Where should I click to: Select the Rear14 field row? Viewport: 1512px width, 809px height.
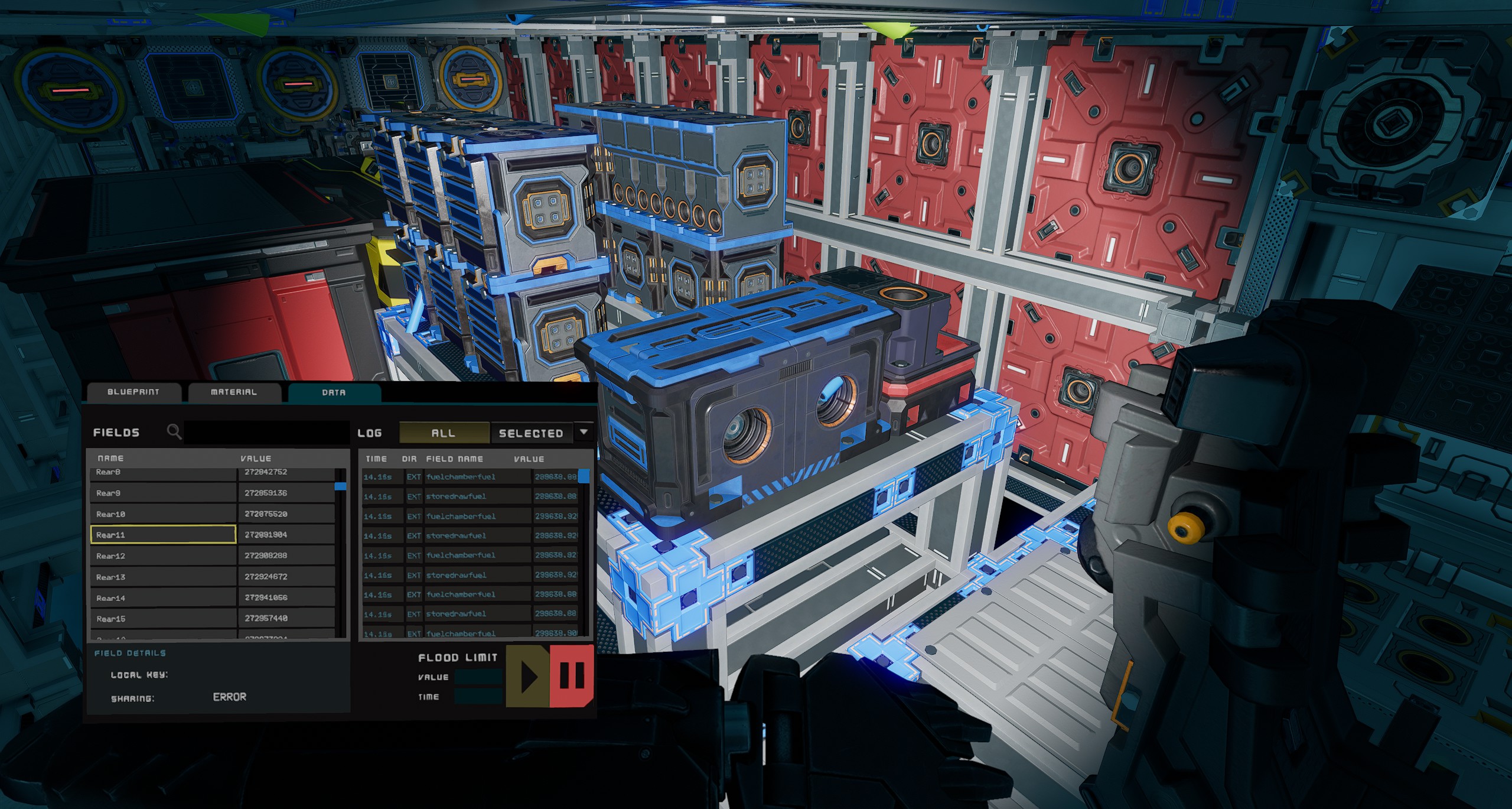coord(163,598)
